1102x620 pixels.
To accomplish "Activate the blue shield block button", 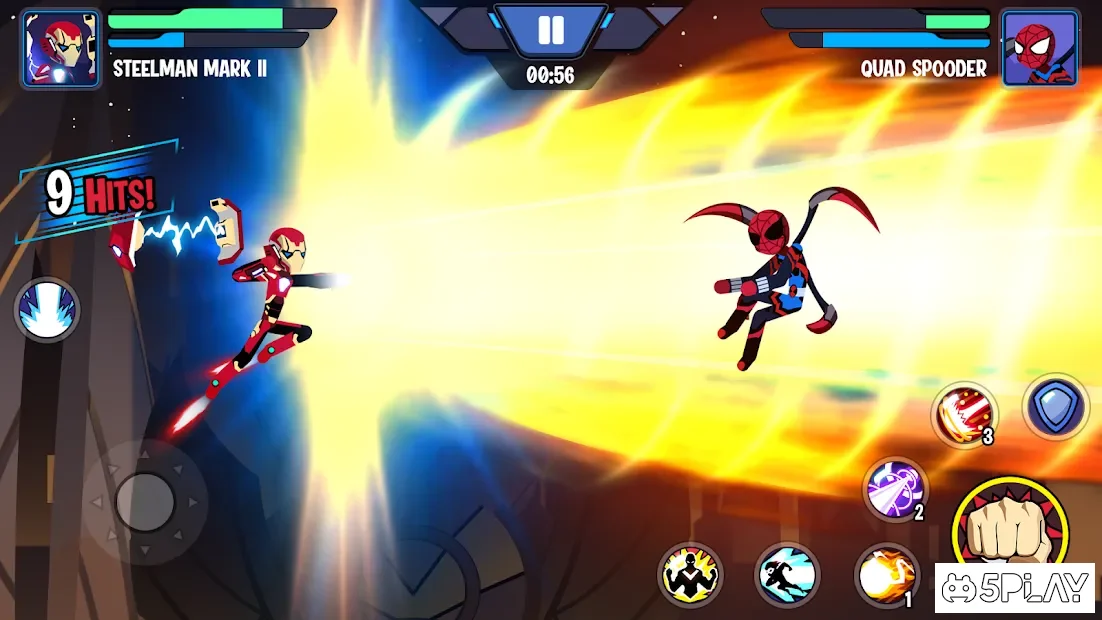I will click(x=1055, y=407).
